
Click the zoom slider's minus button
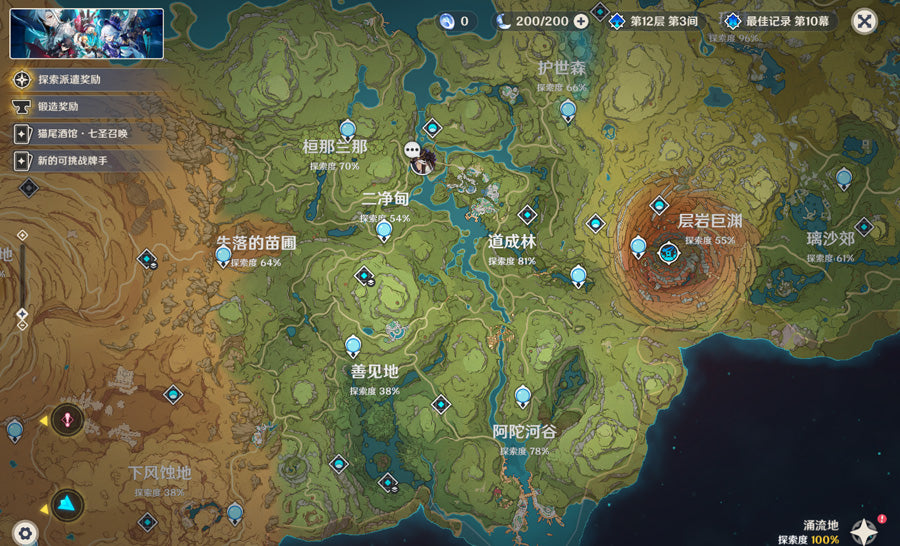(x=22, y=325)
